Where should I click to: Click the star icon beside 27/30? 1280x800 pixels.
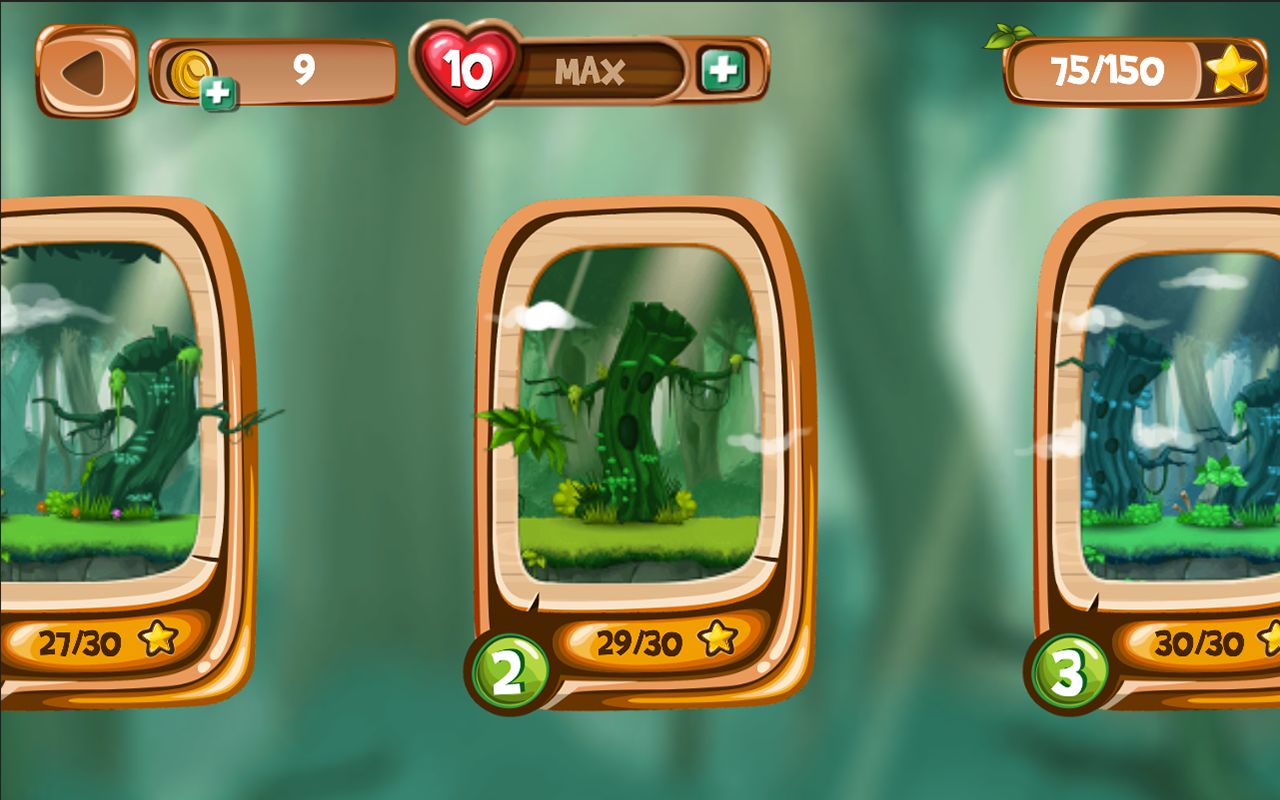157,637
